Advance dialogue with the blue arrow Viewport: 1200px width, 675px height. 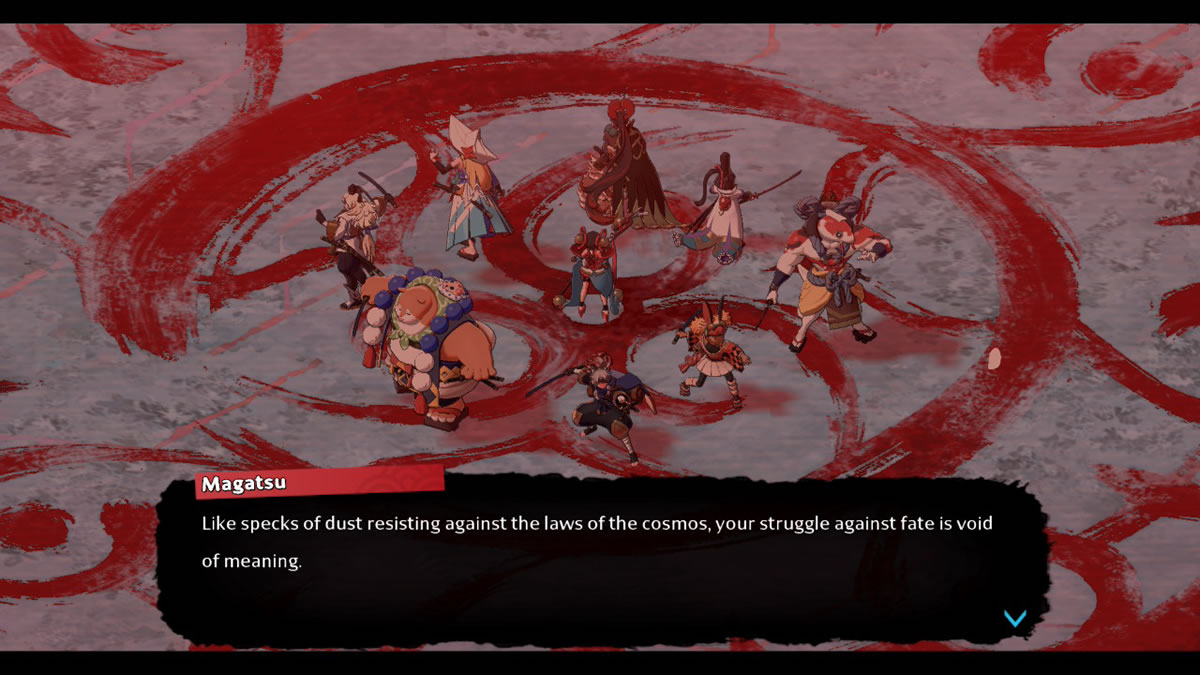(1015, 619)
